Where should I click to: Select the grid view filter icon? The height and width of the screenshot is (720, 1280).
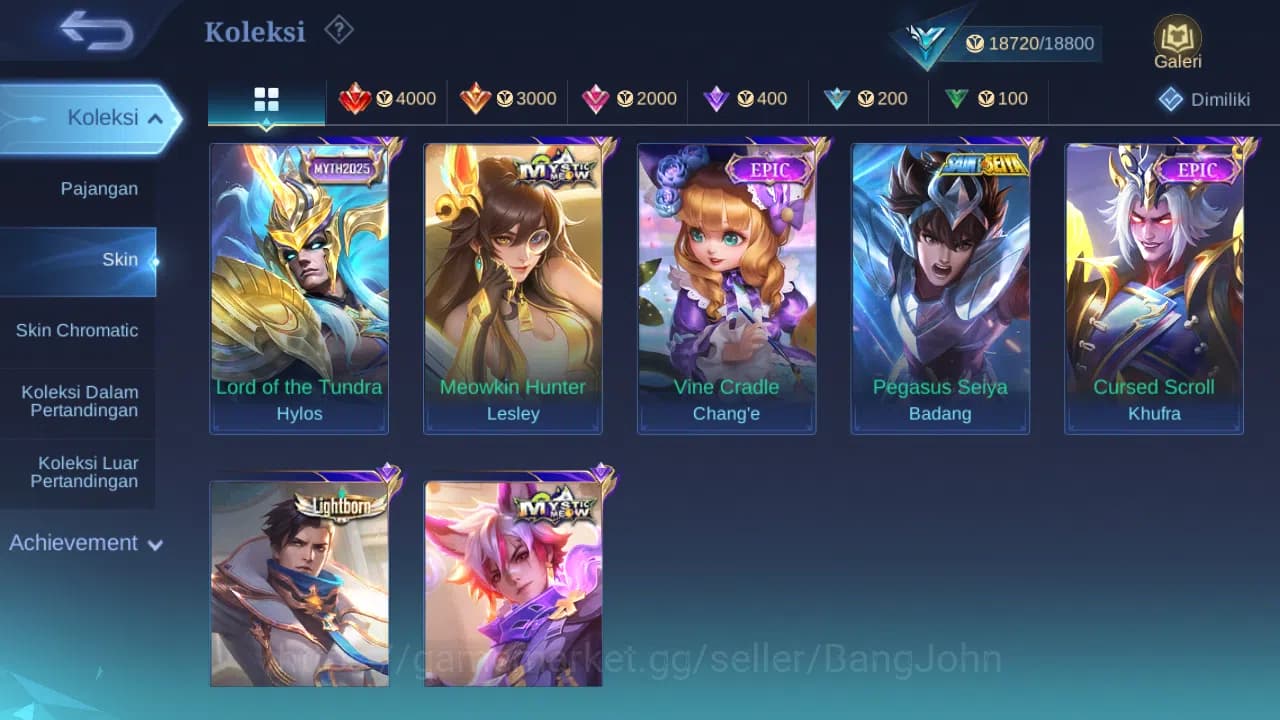point(266,99)
